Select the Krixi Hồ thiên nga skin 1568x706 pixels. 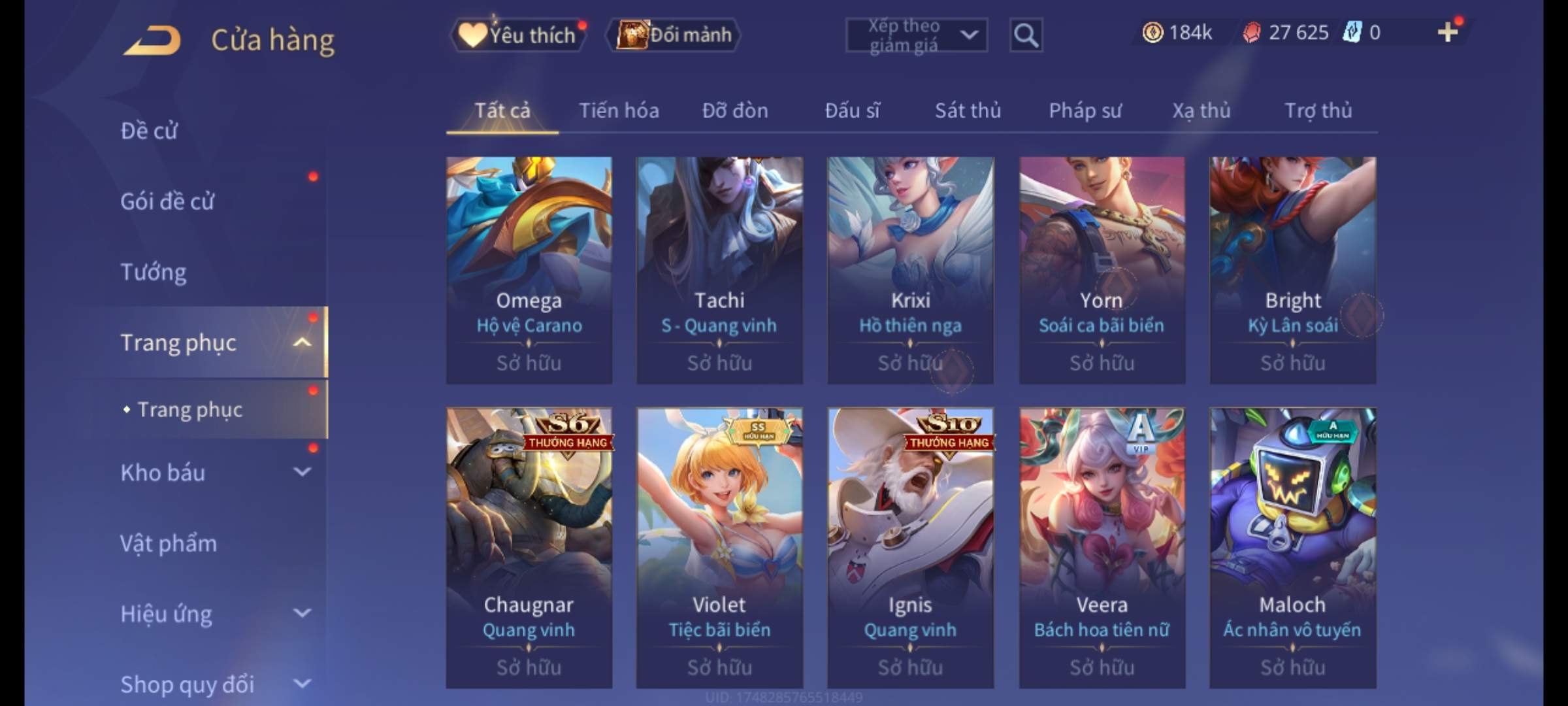coord(910,269)
